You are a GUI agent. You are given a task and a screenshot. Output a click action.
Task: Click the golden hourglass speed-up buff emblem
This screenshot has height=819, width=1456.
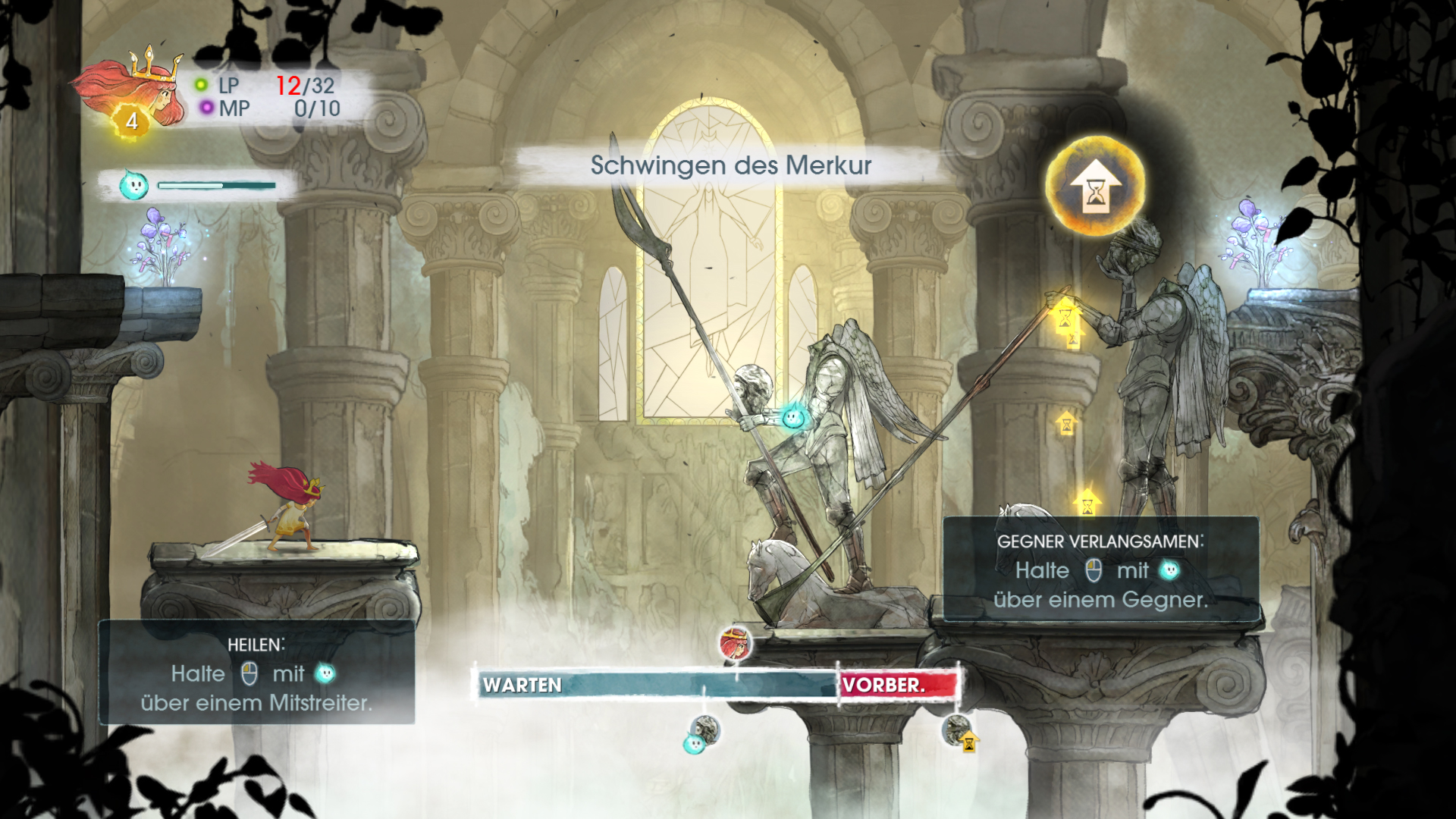pos(1095,187)
